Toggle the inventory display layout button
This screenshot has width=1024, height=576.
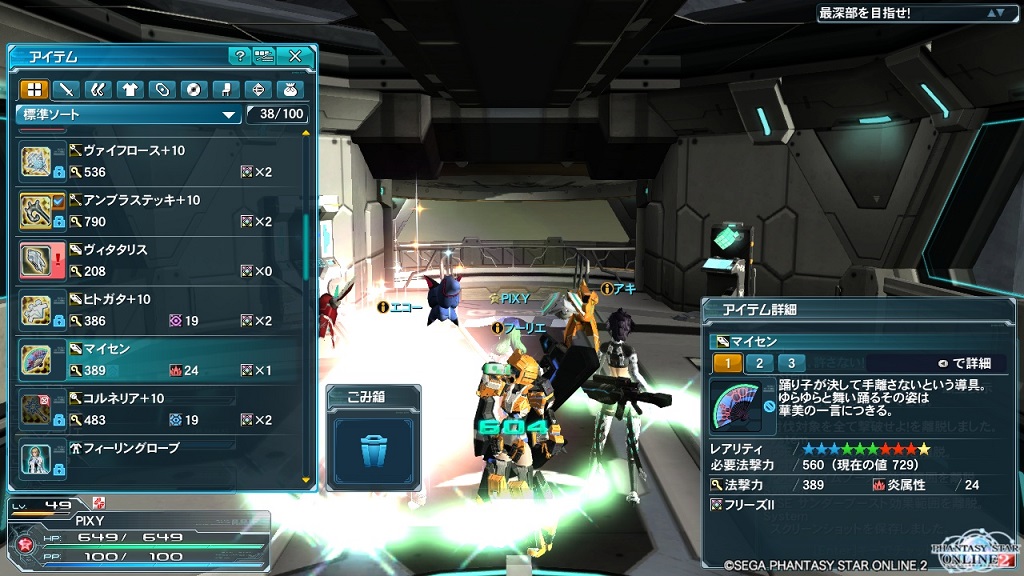click(x=264, y=56)
